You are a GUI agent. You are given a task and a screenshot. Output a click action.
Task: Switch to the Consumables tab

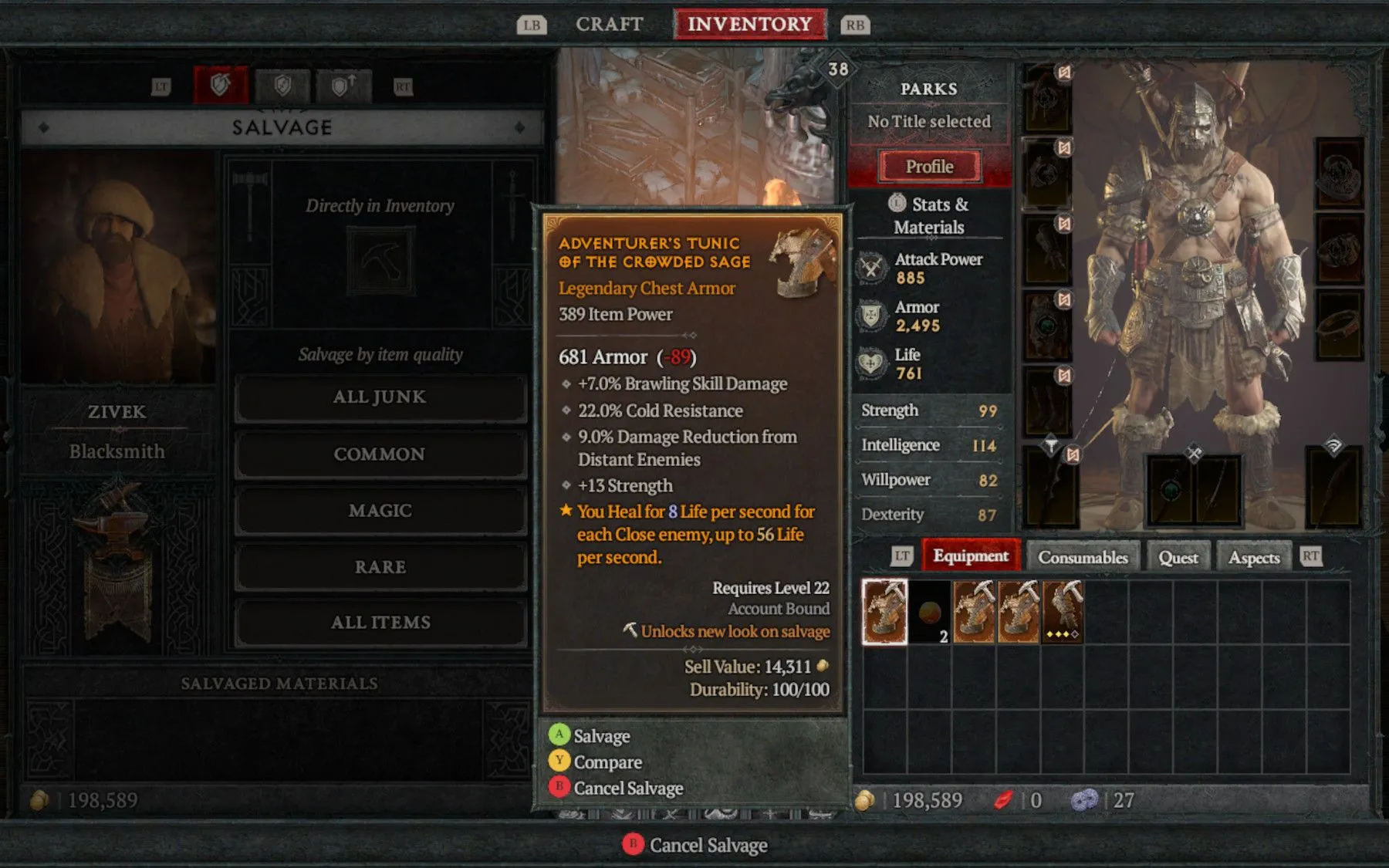coord(1082,557)
